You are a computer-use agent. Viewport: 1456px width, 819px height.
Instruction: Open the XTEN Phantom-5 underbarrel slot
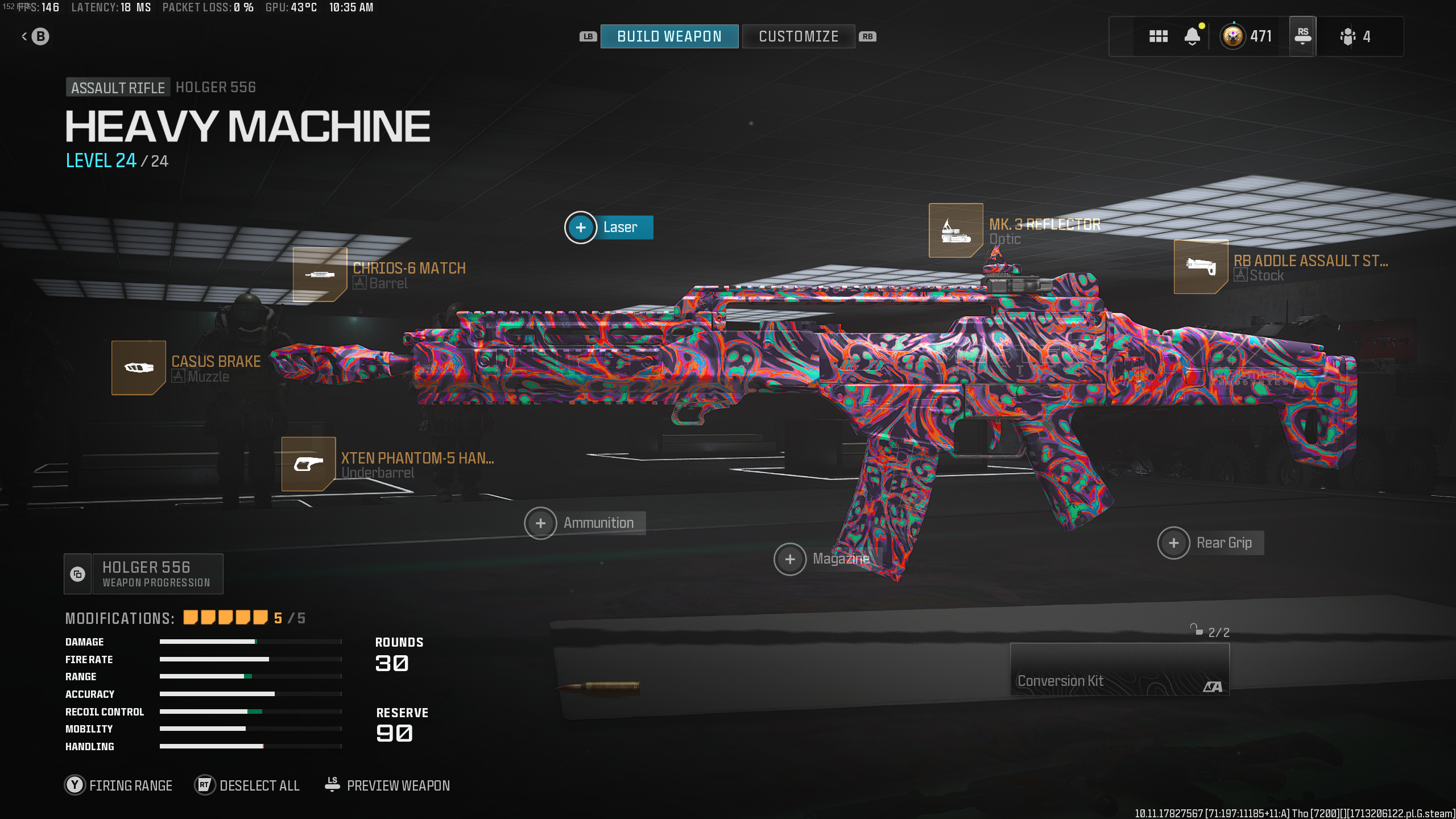308,464
